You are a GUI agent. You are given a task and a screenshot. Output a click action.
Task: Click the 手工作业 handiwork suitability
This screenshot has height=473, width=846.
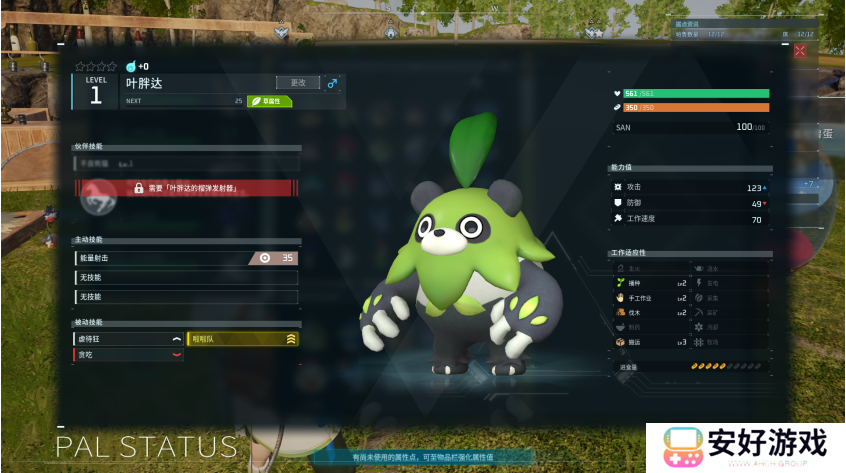(x=651, y=298)
